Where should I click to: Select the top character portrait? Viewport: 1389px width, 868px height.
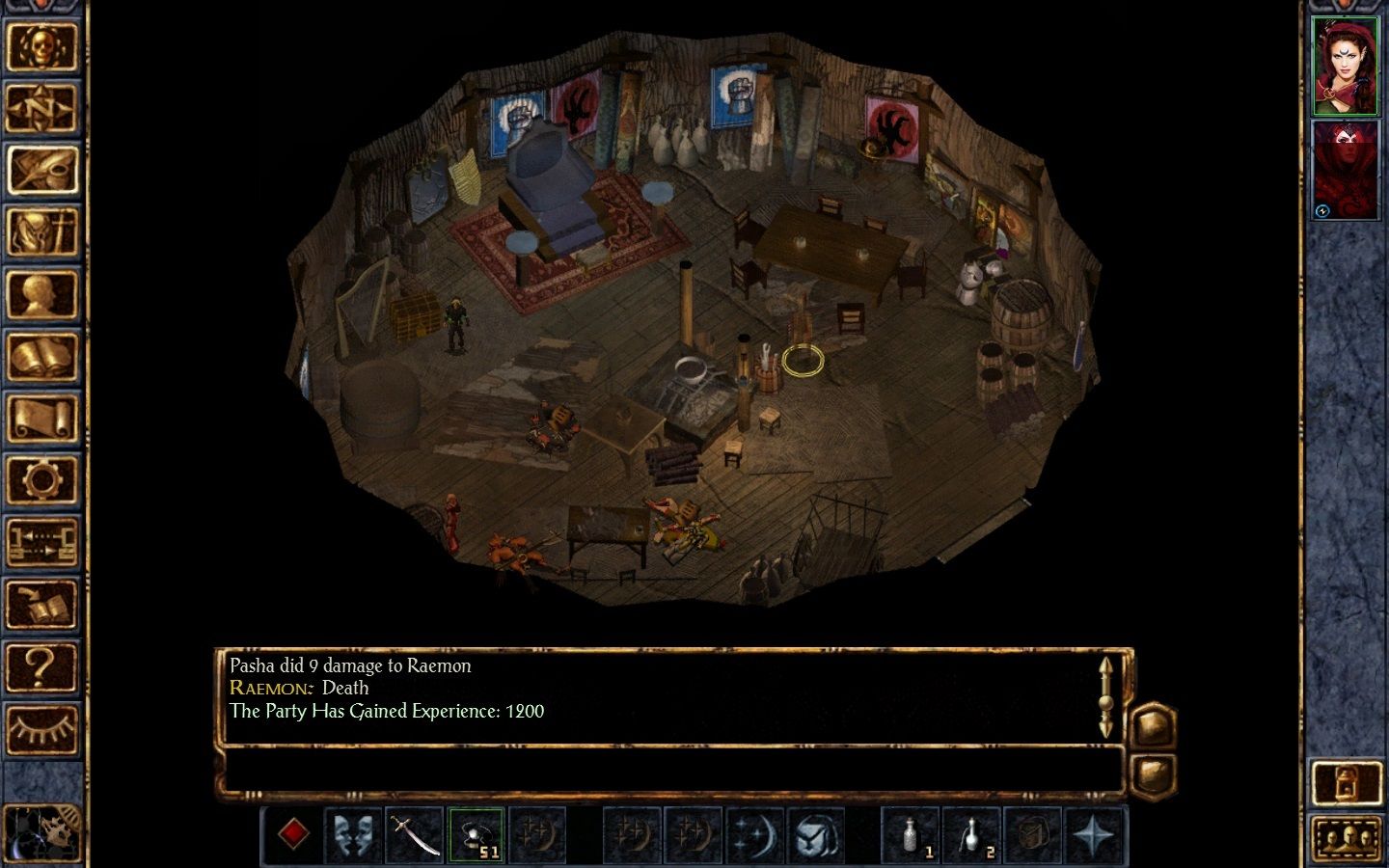point(1345,63)
